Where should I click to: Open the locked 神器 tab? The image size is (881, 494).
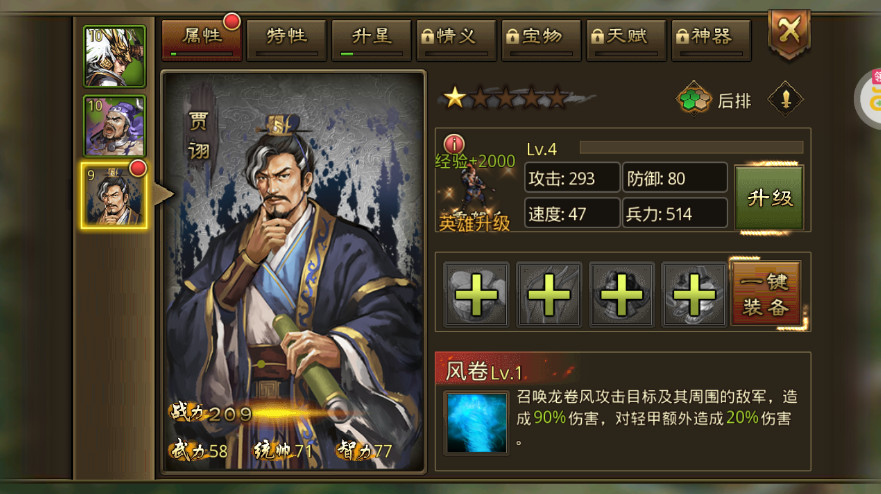tap(710, 38)
